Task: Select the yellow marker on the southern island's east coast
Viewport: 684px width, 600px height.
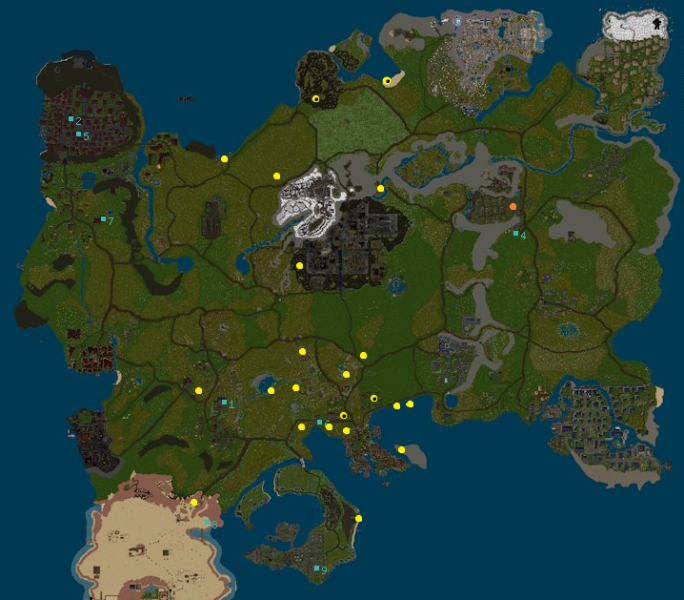Action: point(358,518)
